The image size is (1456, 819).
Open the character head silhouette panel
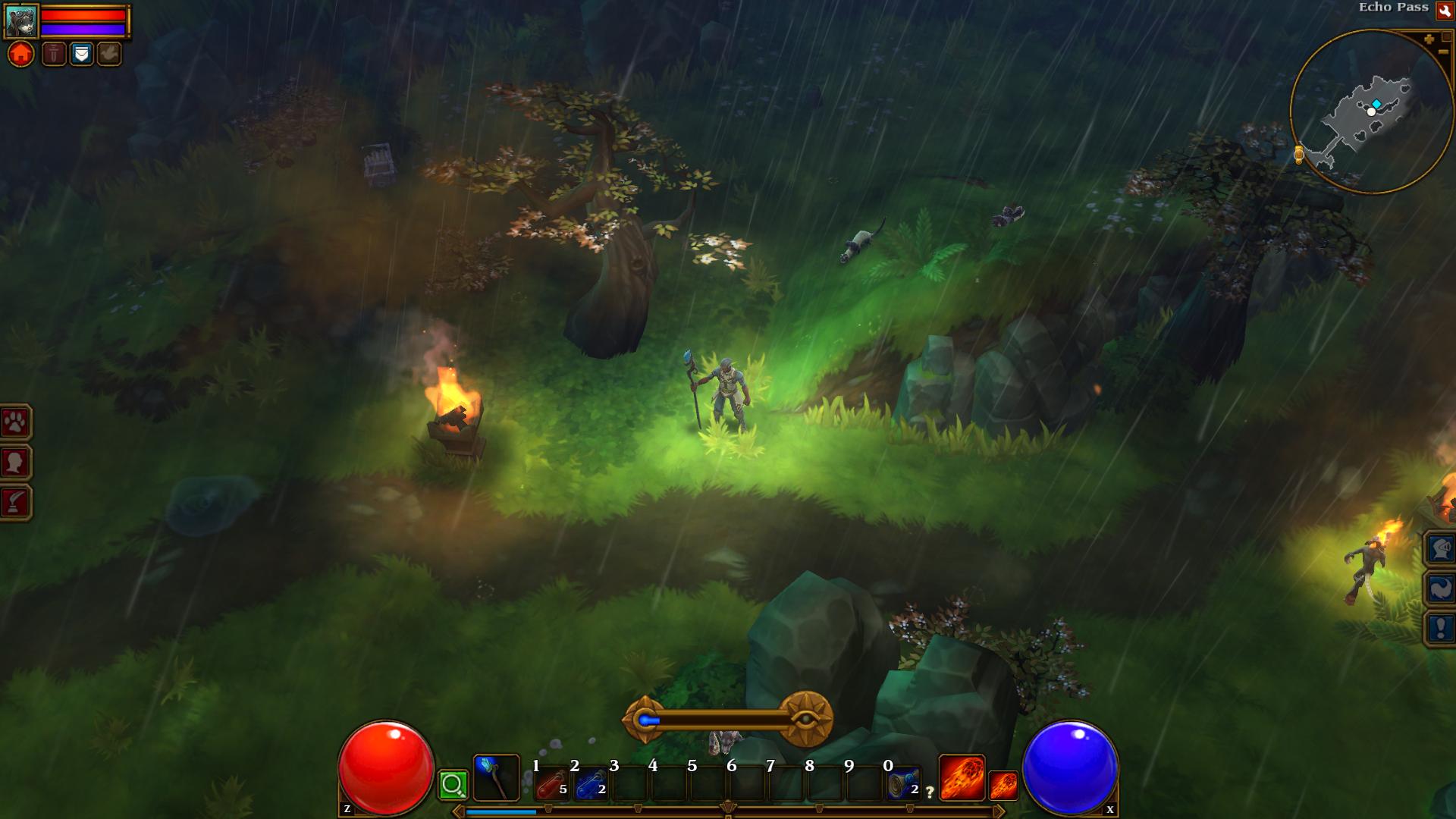click(16, 462)
